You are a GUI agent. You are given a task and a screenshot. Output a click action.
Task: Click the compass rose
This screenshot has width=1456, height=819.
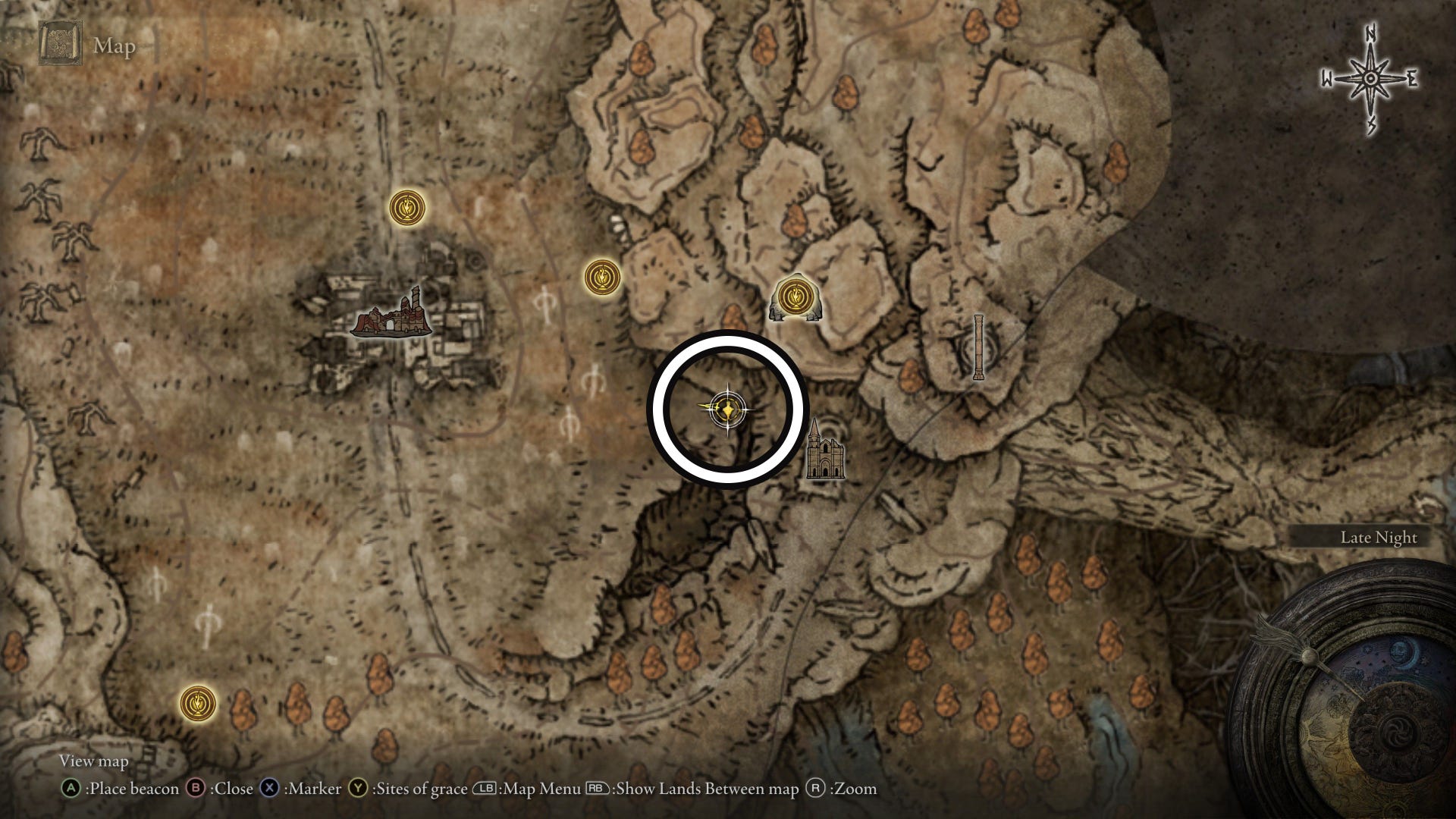tap(1370, 80)
